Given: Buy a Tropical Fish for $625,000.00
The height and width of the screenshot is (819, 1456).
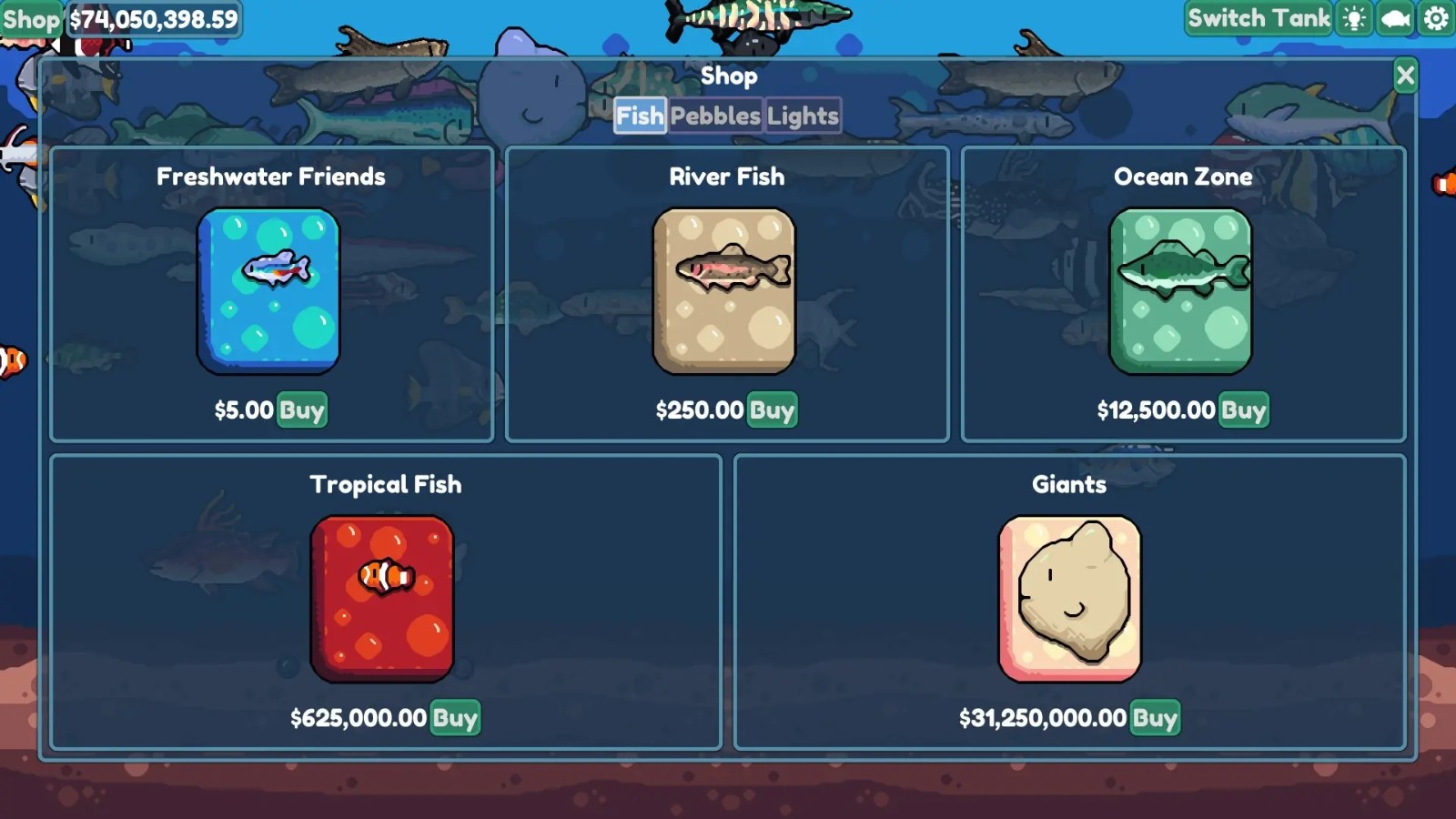Looking at the screenshot, I should click(453, 719).
